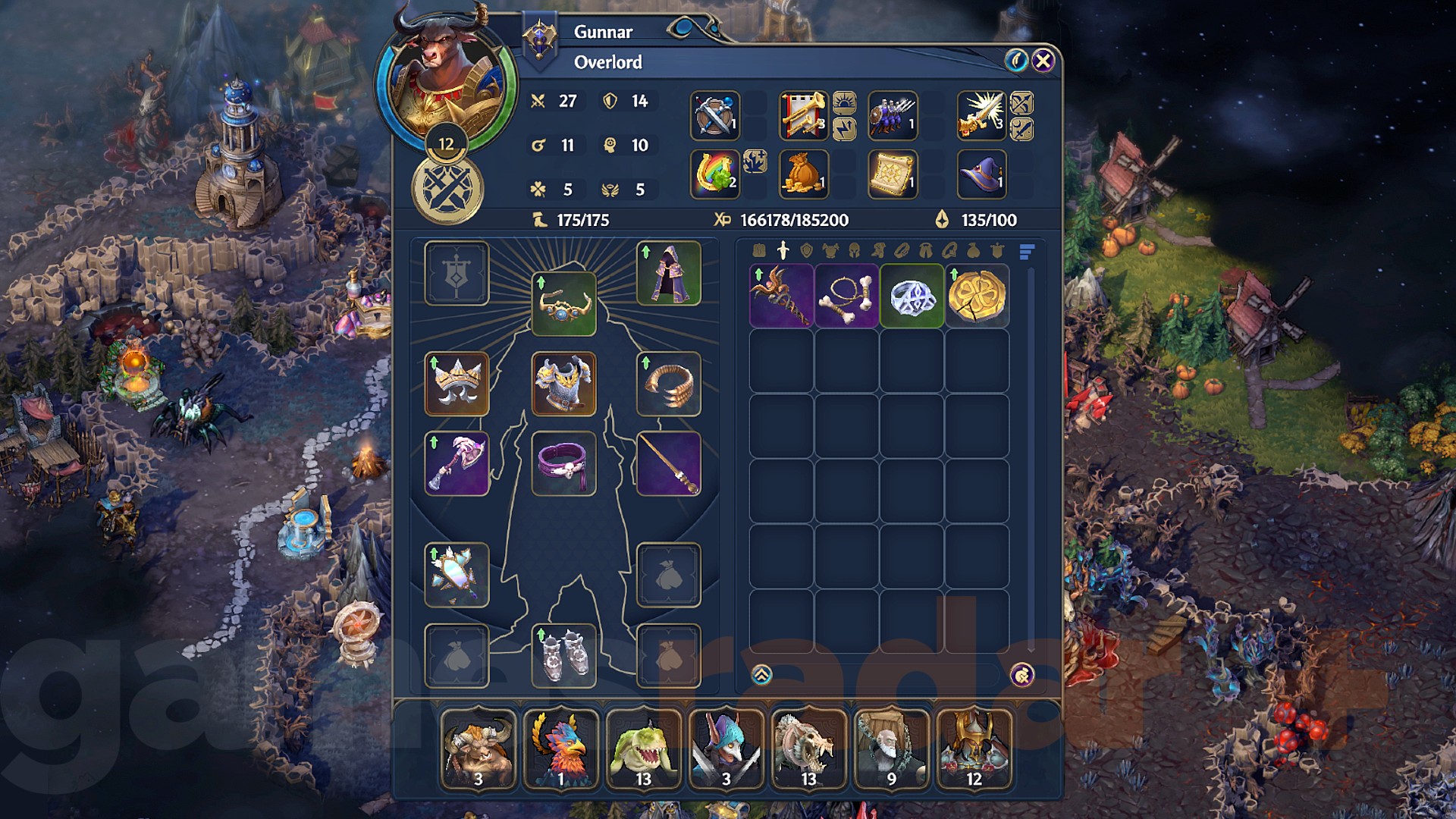The image size is (1456, 819).
Task: Select the equipped purple axe artifact
Action: pyautogui.click(x=456, y=465)
